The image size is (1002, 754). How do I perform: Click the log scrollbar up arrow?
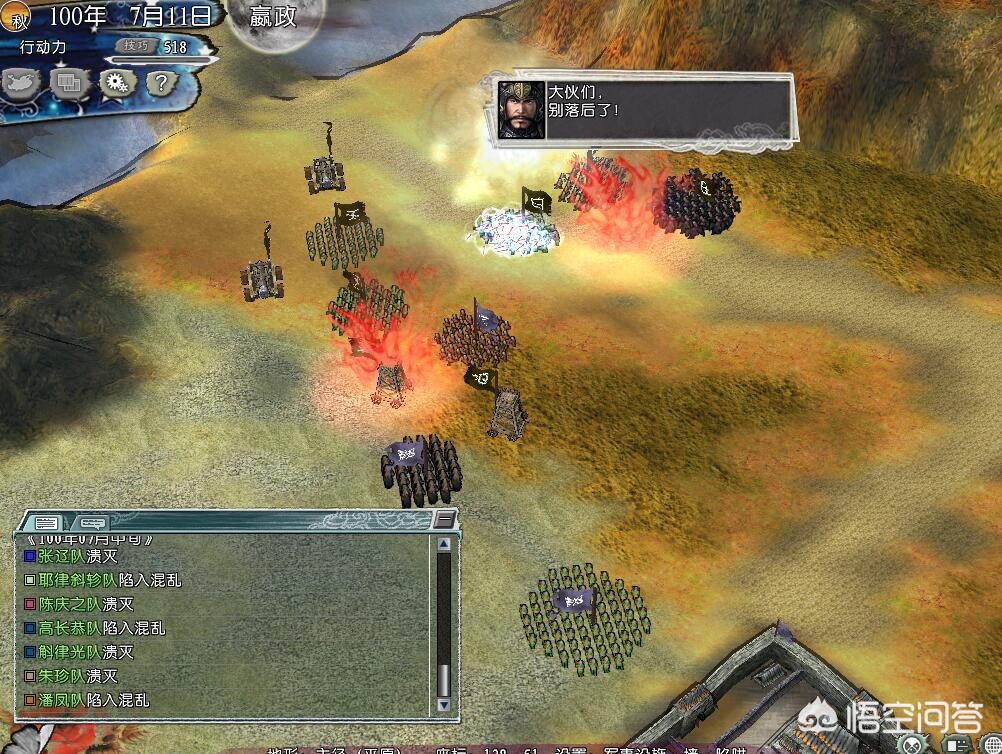pyautogui.click(x=444, y=544)
